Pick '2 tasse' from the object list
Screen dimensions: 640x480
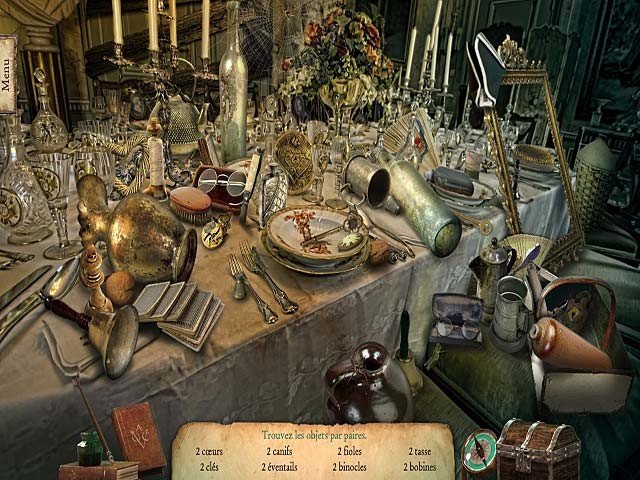pyautogui.click(x=420, y=451)
